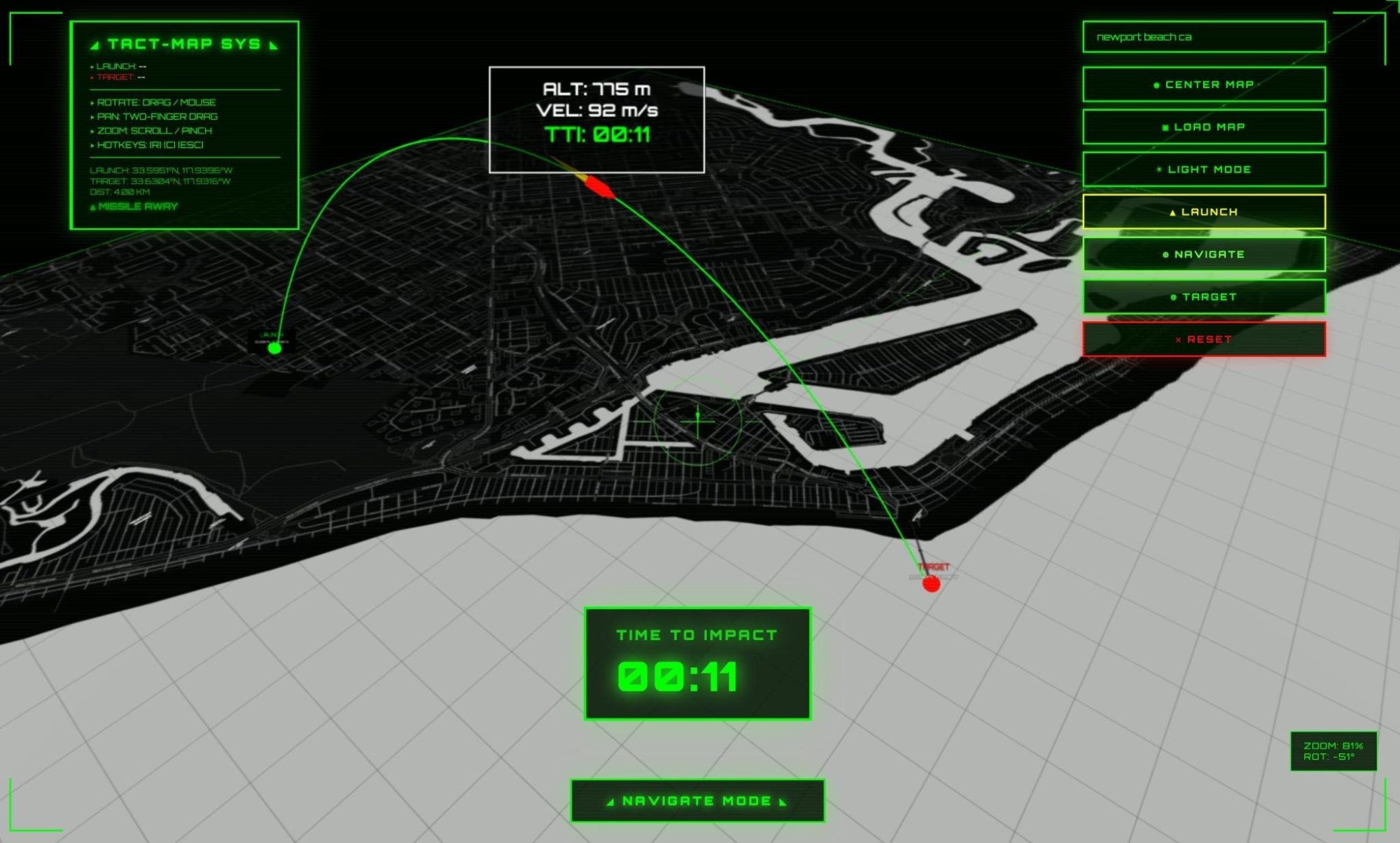Select CENTER MAP from the side menu
Viewport: 1400px width, 843px height.
1203,85
